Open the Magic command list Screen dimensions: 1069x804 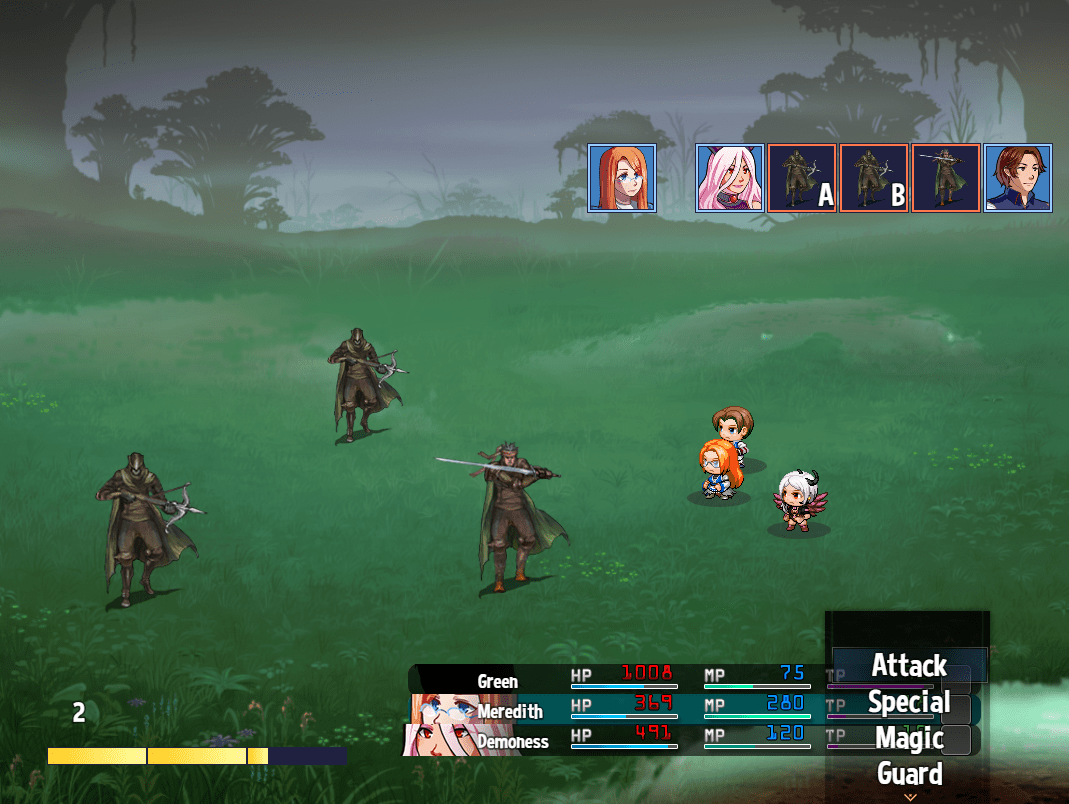[908, 738]
